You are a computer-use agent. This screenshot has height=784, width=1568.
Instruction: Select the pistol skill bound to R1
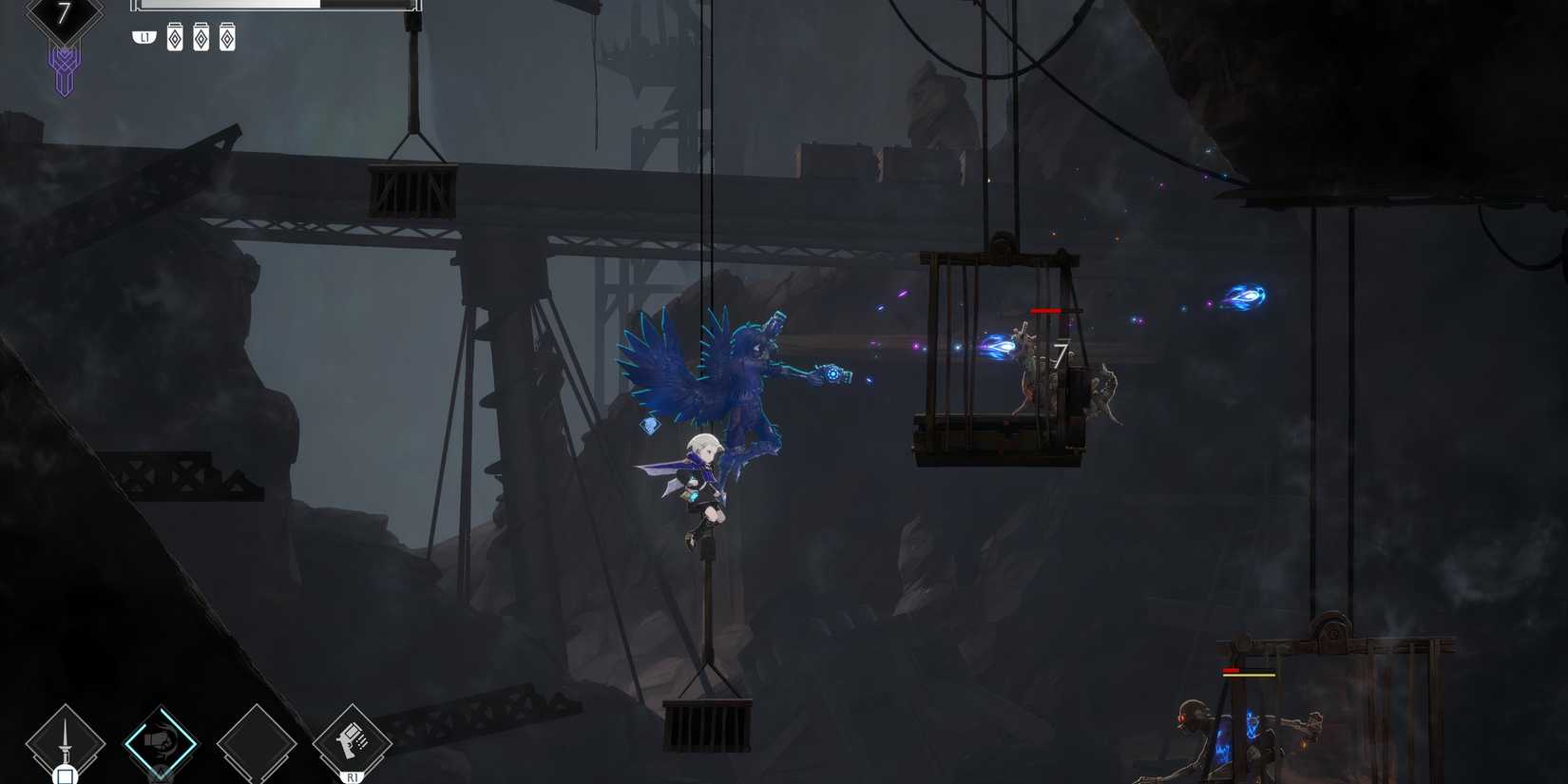tap(352, 741)
